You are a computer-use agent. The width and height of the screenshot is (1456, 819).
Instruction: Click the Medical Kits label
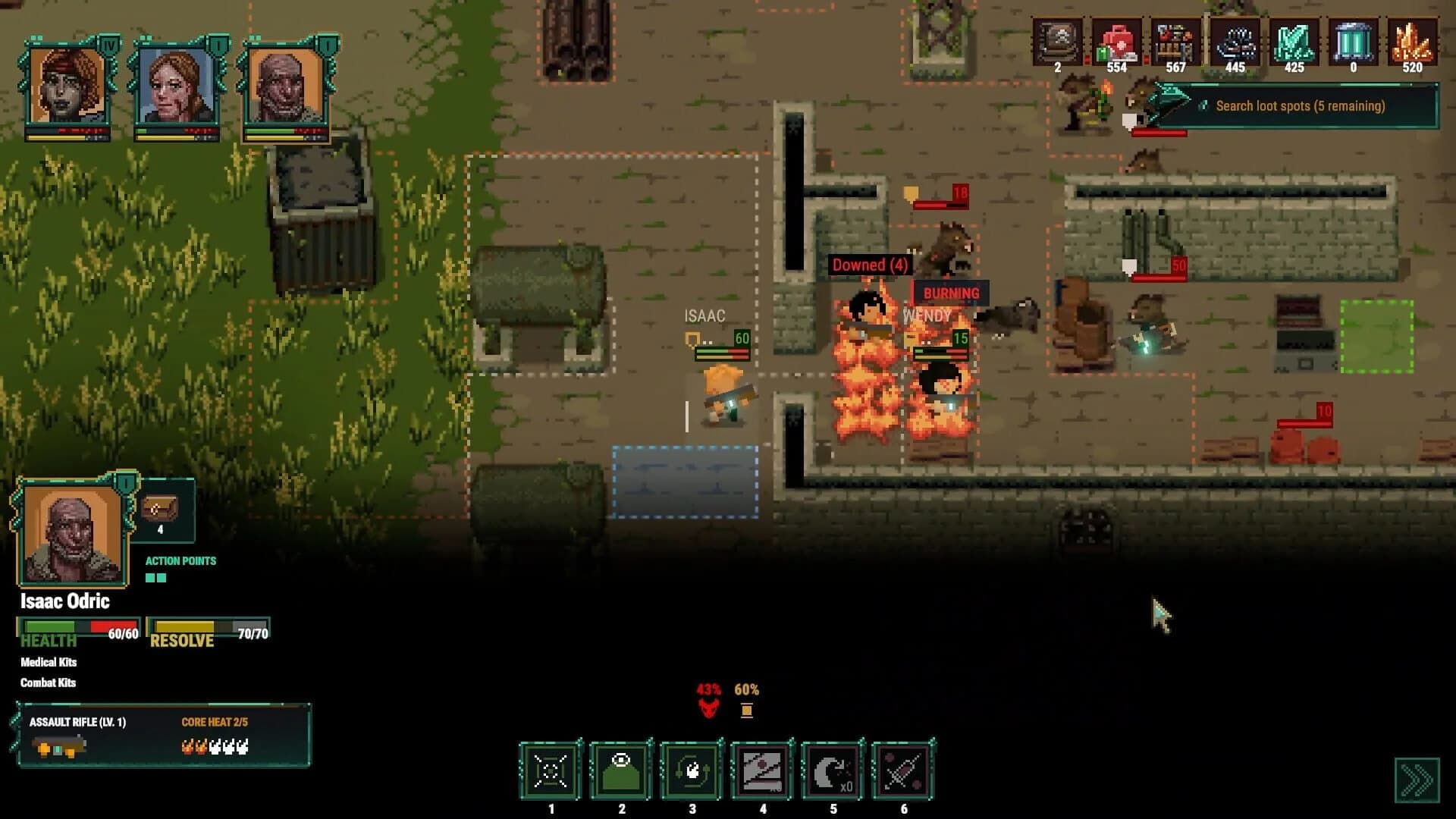(47, 662)
